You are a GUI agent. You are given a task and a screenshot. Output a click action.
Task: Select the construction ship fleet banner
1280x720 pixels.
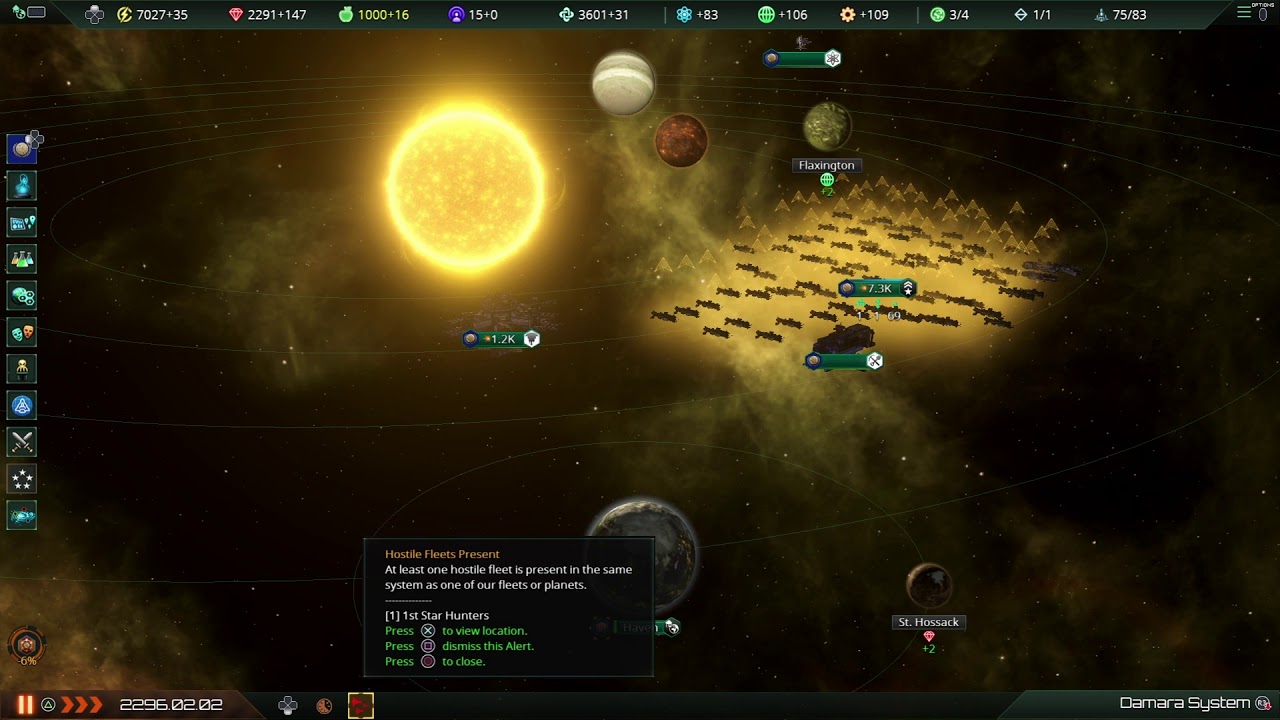[x=843, y=361]
